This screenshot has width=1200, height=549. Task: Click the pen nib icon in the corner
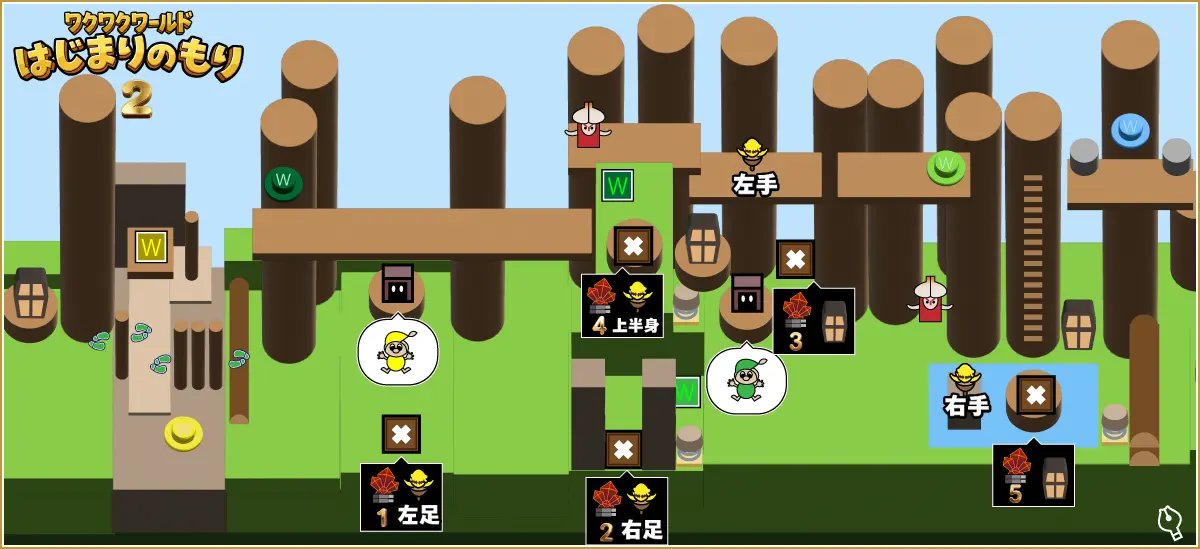pyautogui.click(x=1170, y=521)
